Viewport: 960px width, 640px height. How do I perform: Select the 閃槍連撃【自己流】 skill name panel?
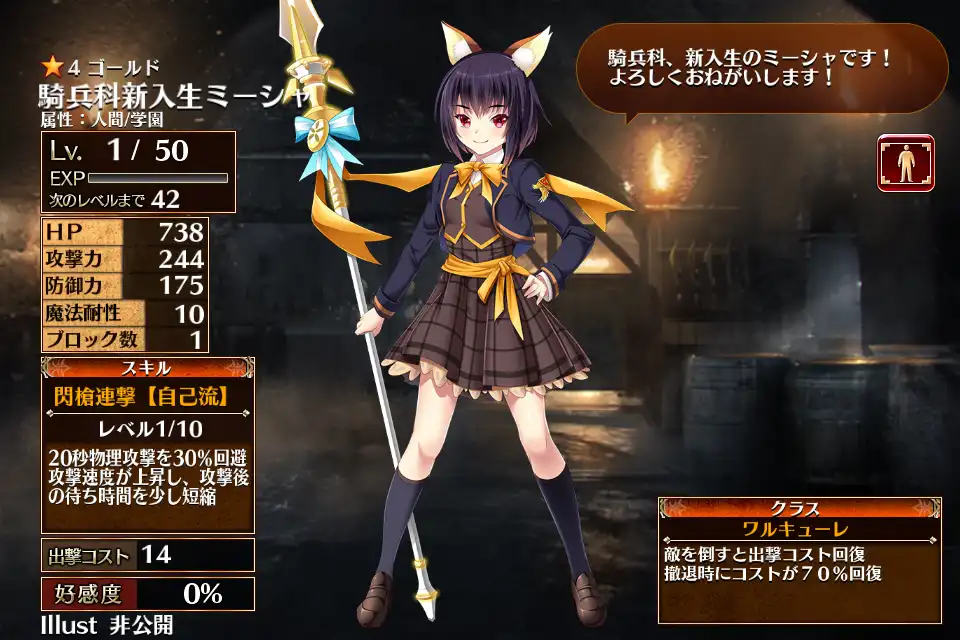pos(148,396)
